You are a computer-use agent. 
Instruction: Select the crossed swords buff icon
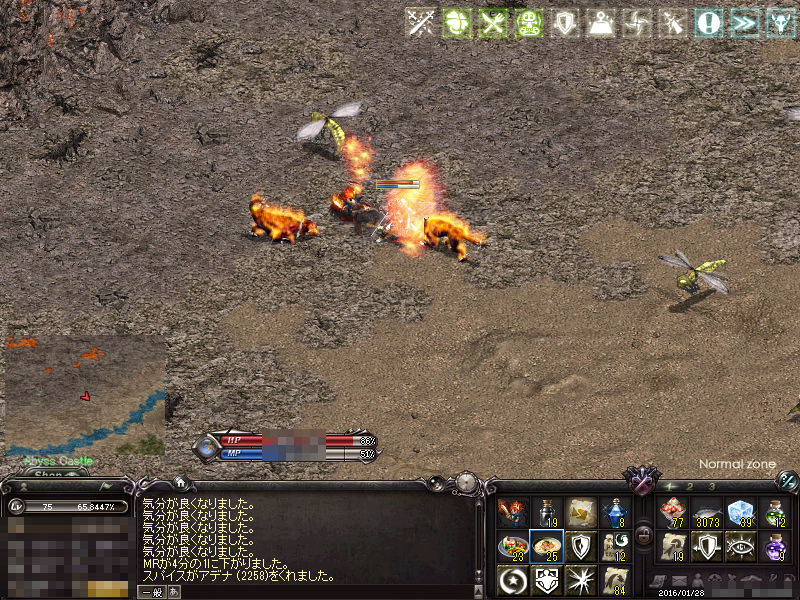point(419,22)
